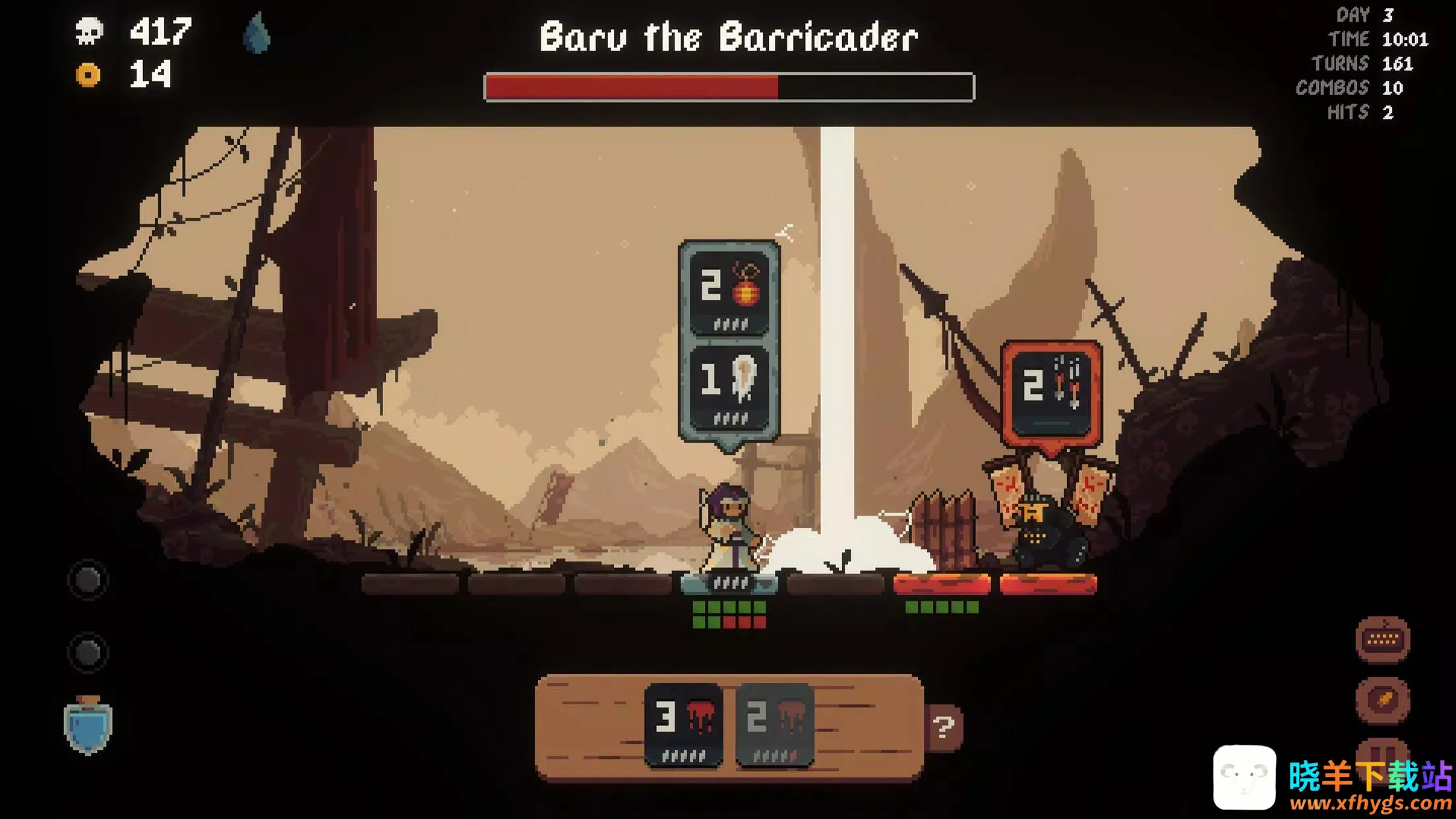Viewport: 1456px width, 819px height.
Task: Pick the greyed-out 2-damage attack tile
Action: point(774,724)
